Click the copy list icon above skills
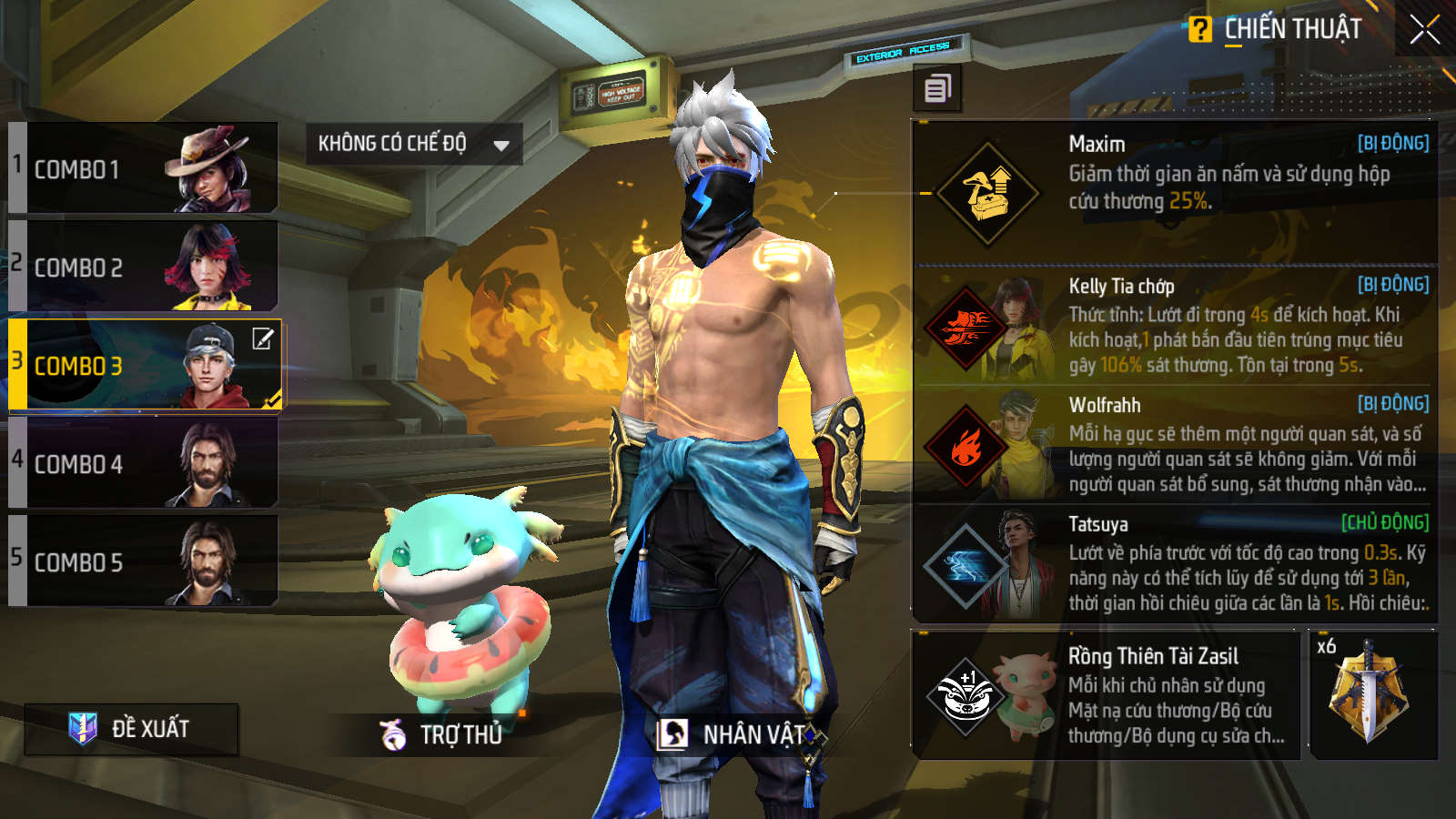Image resolution: width=1456 pixels, height=819 pixels. (937, 89)
